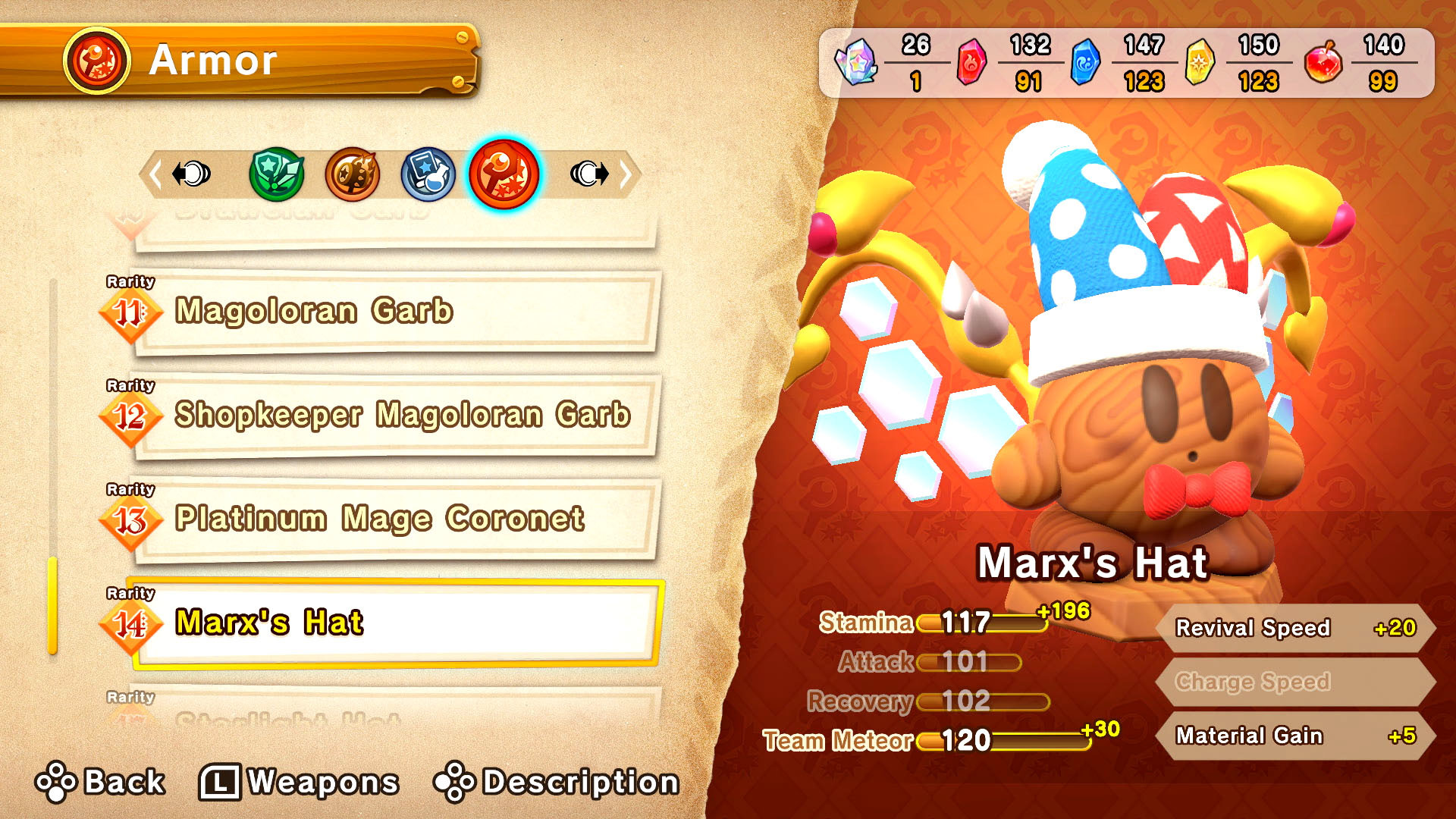Click the yellow list scrollbar handle

click(52, 605)
